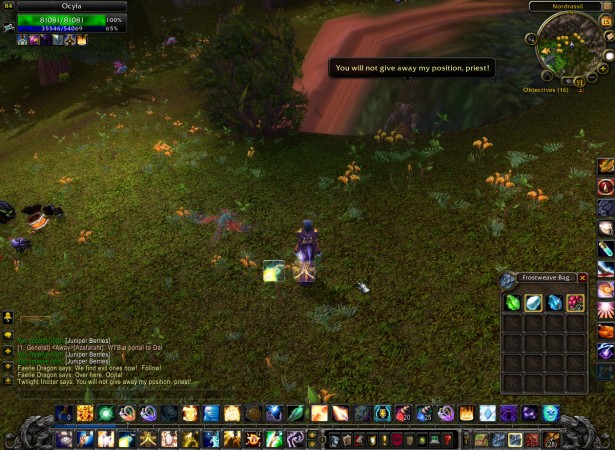The height and width of the screenshot is (450, 615).
Task: Select the blue crystal item in the bag
Action: pyautogui.click(x=554, y=303)
